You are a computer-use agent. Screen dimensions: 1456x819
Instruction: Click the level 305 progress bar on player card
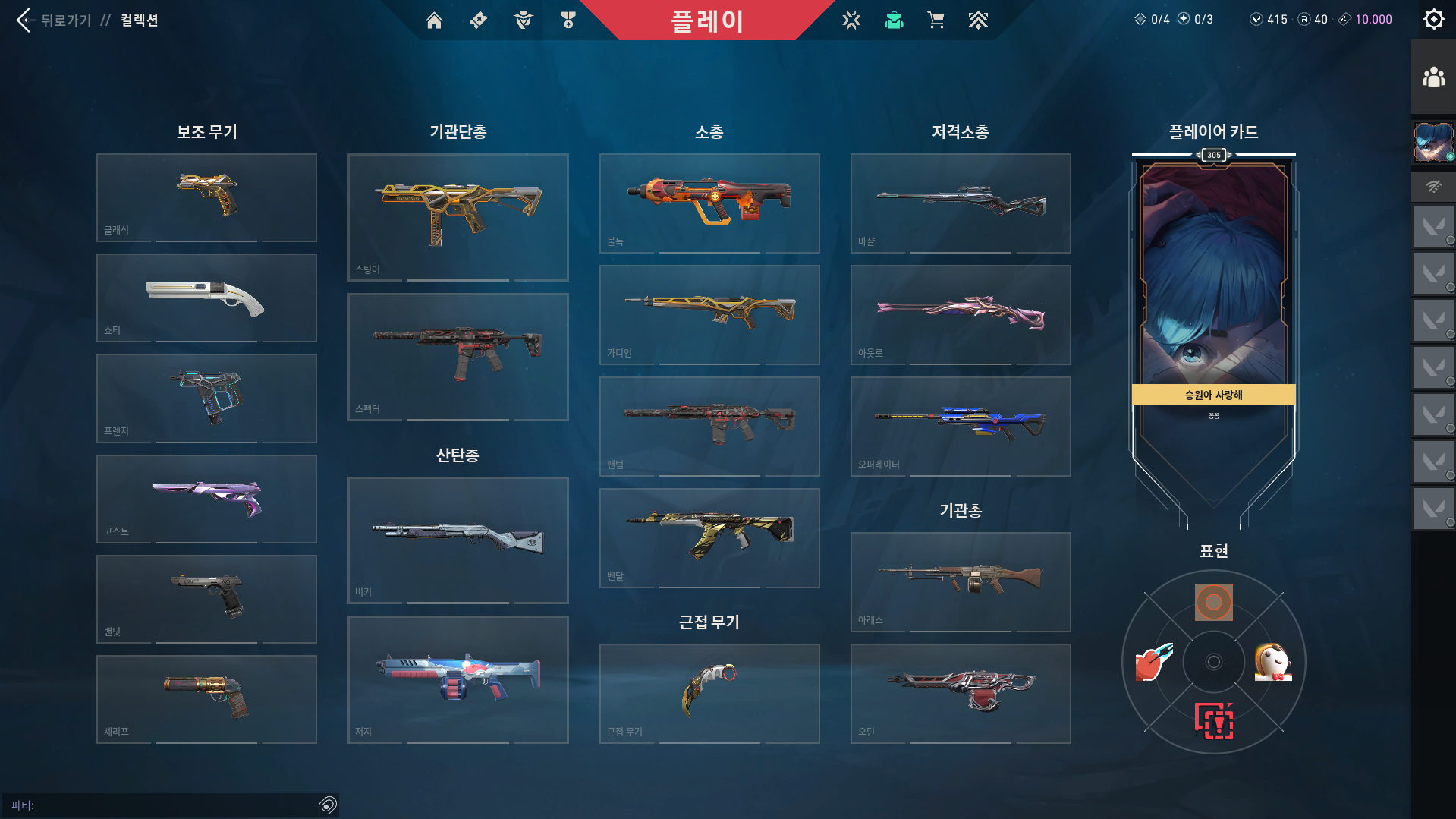tap(1213, 155)
